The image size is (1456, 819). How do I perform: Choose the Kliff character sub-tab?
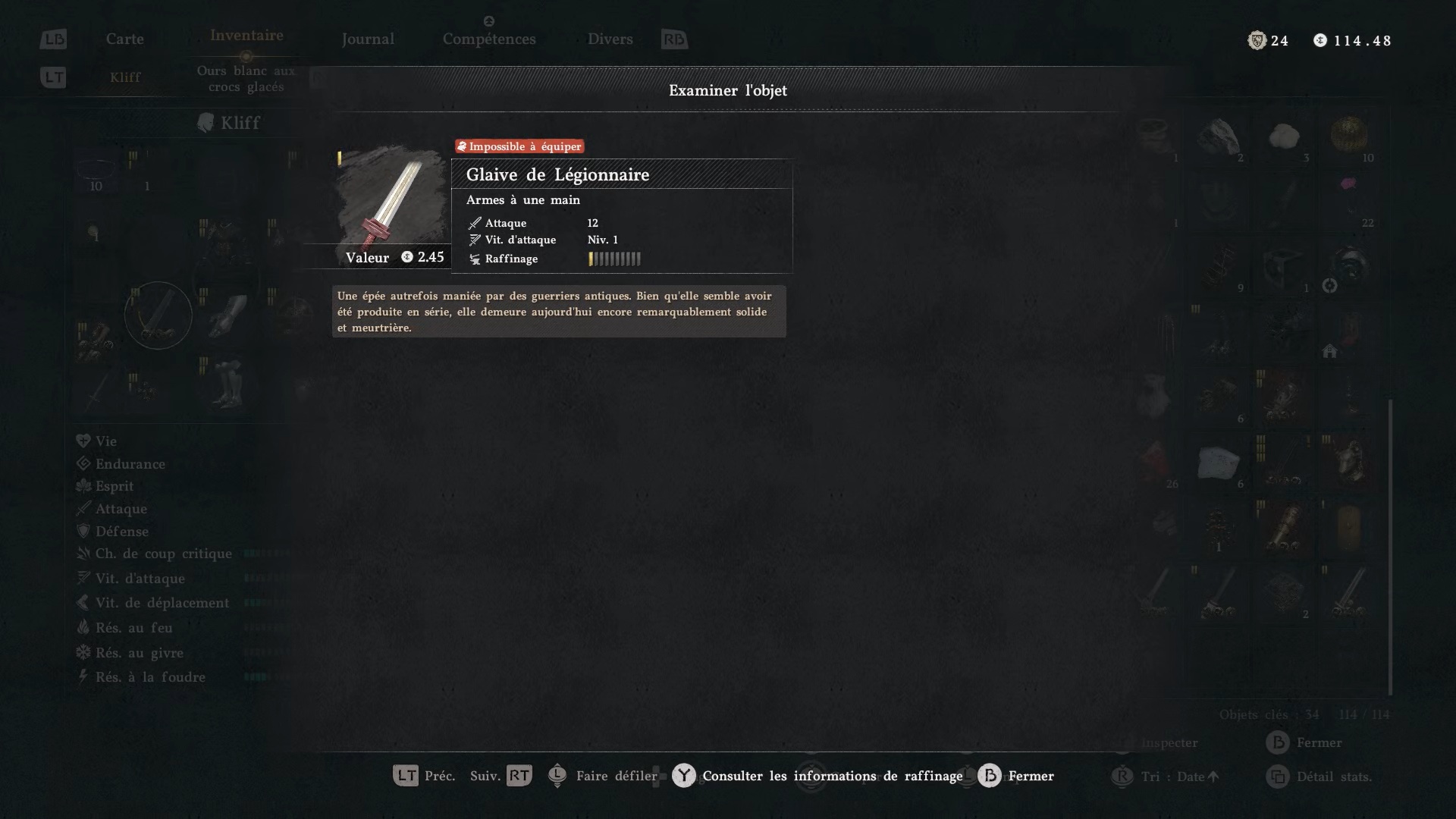(x=125, y=77)
